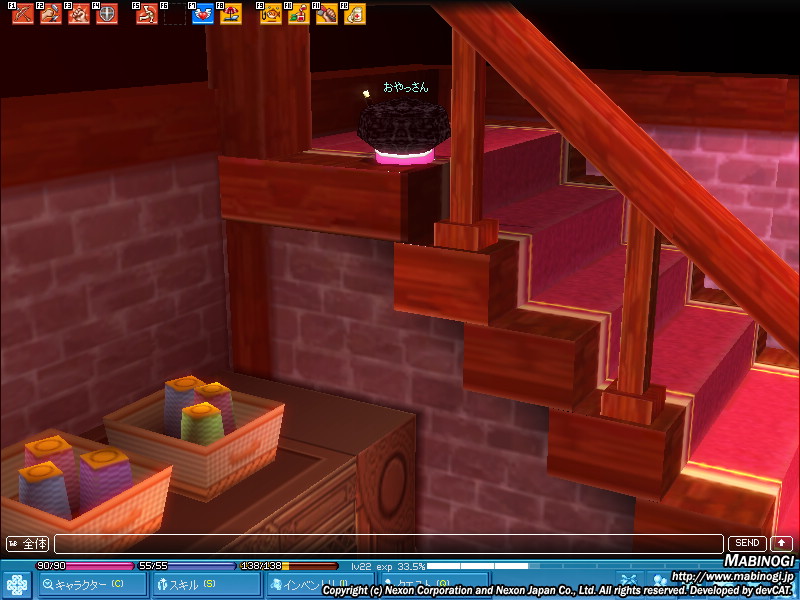
Task: Click the chat text input box
Action: coord(388,544)
